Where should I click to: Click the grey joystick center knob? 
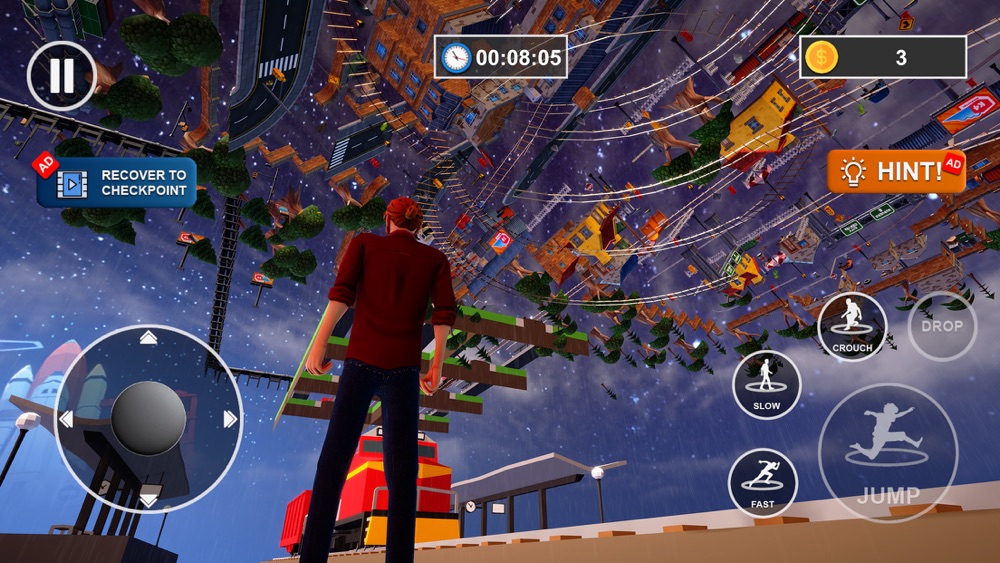click(x=148, y=419)
